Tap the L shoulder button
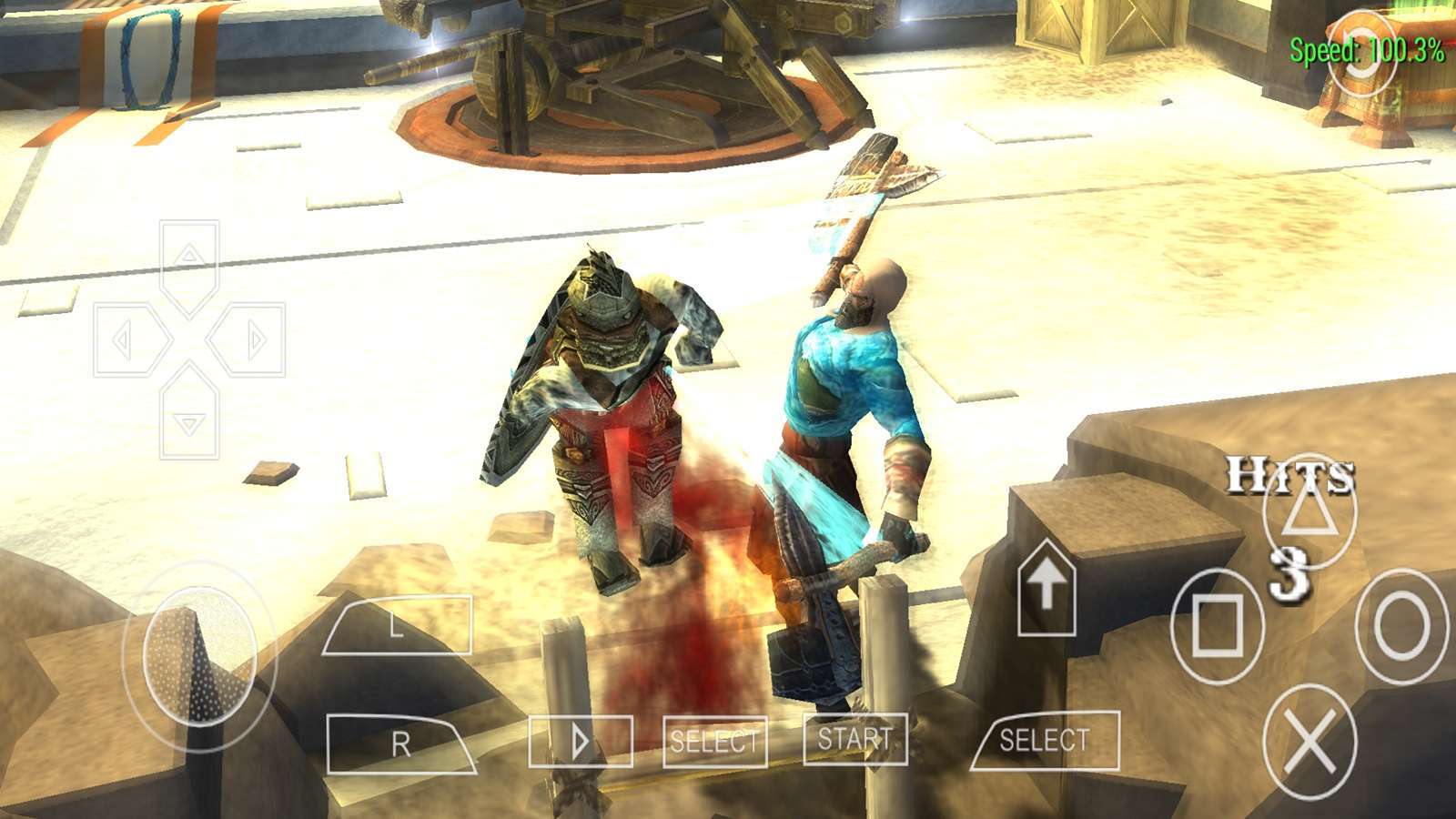 coord(398,625)
